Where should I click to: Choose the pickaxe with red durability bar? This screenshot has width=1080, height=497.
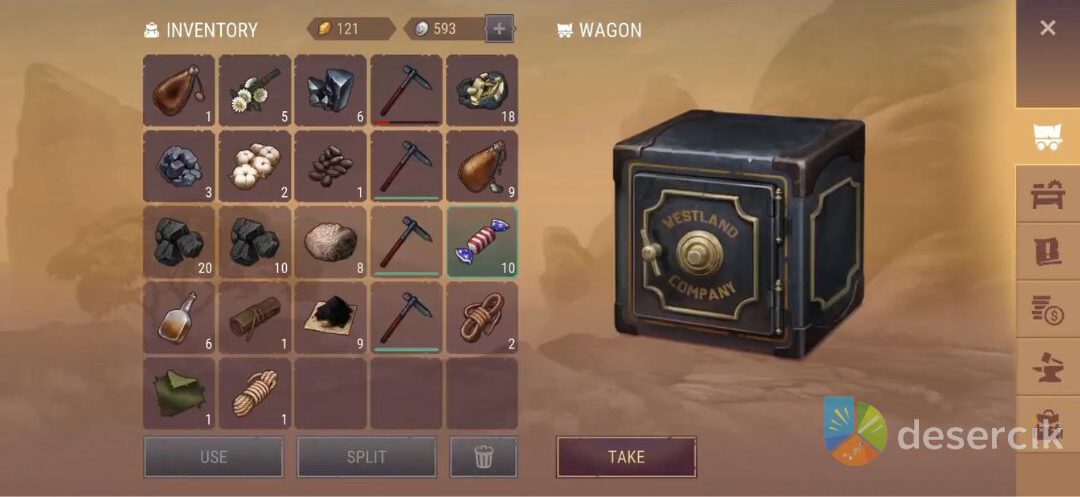(406, 90)
